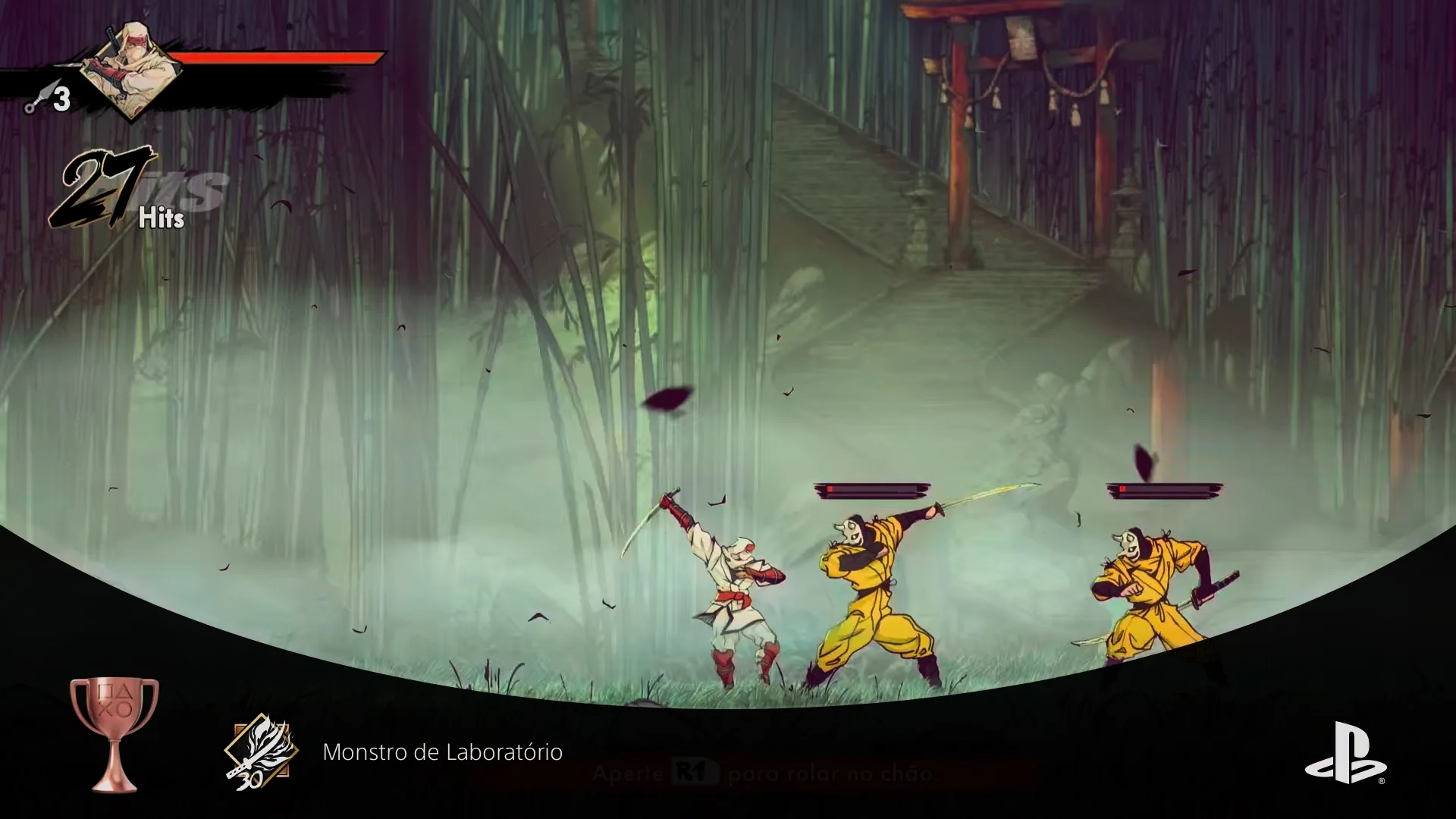Click the 30-hit trophy badge thumbnail
Viewport: 1456px width, 819px height.
pos(261,752)
